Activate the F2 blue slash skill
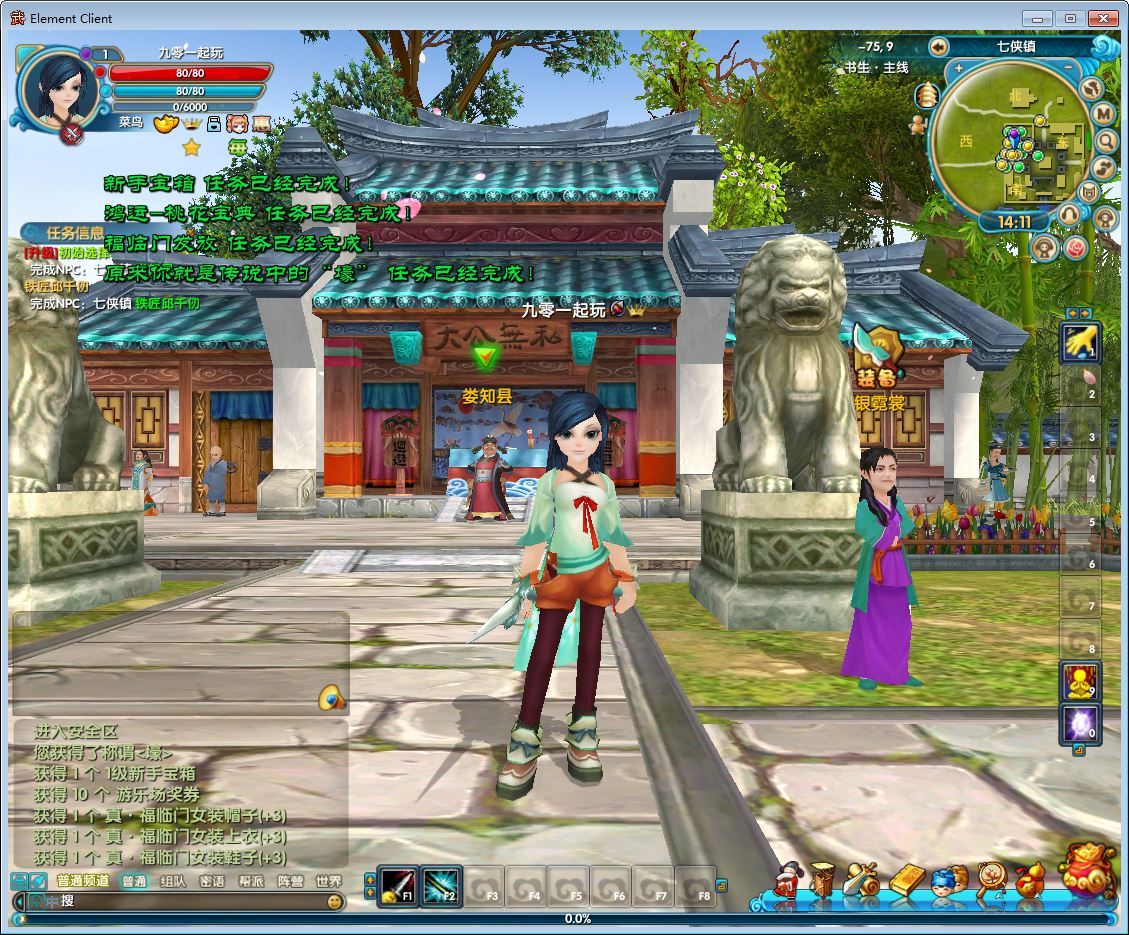The height and width of the screenshot is (935, 1129). tap(441, 884)
